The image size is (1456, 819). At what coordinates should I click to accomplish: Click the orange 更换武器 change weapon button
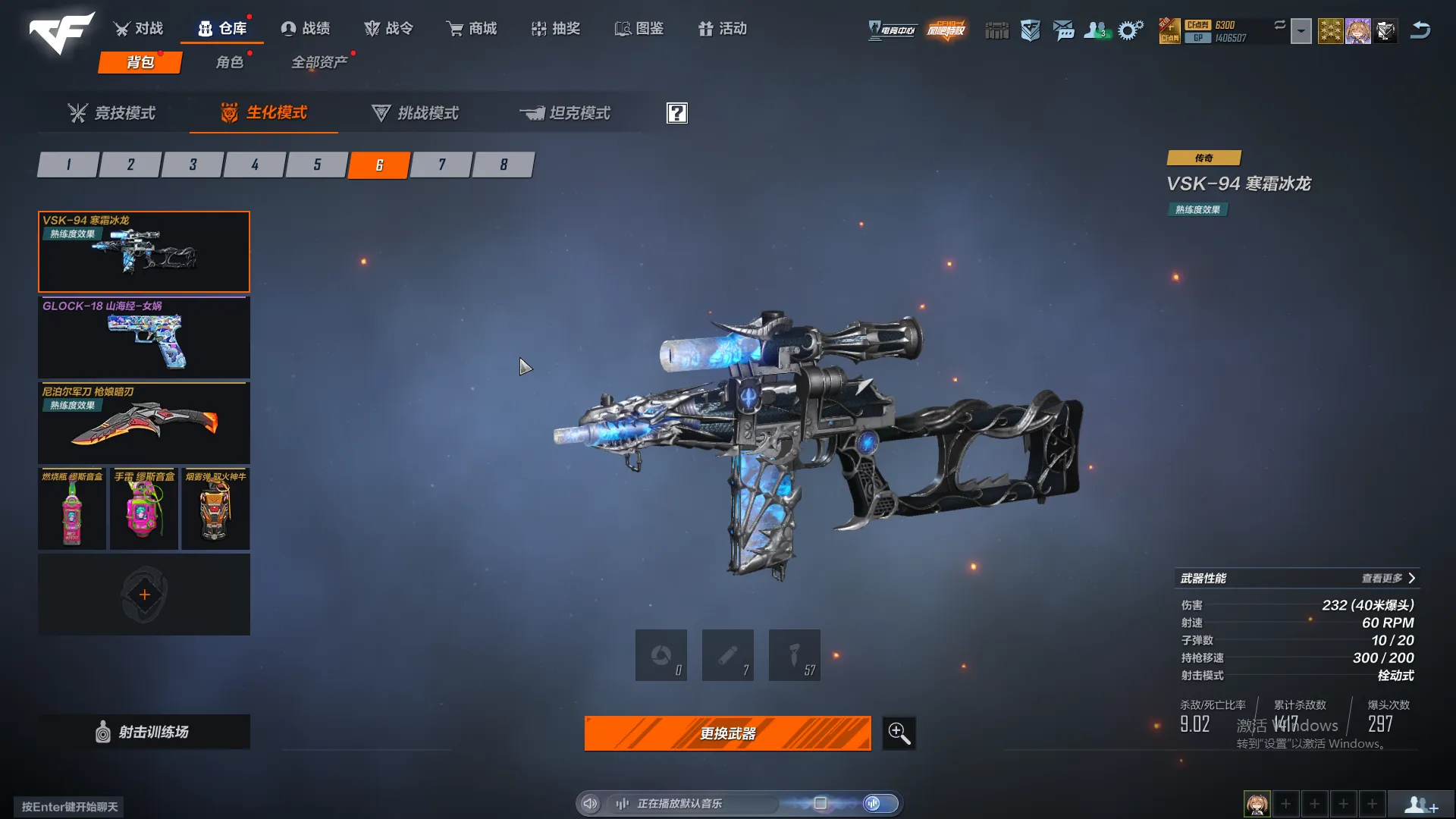727,733
